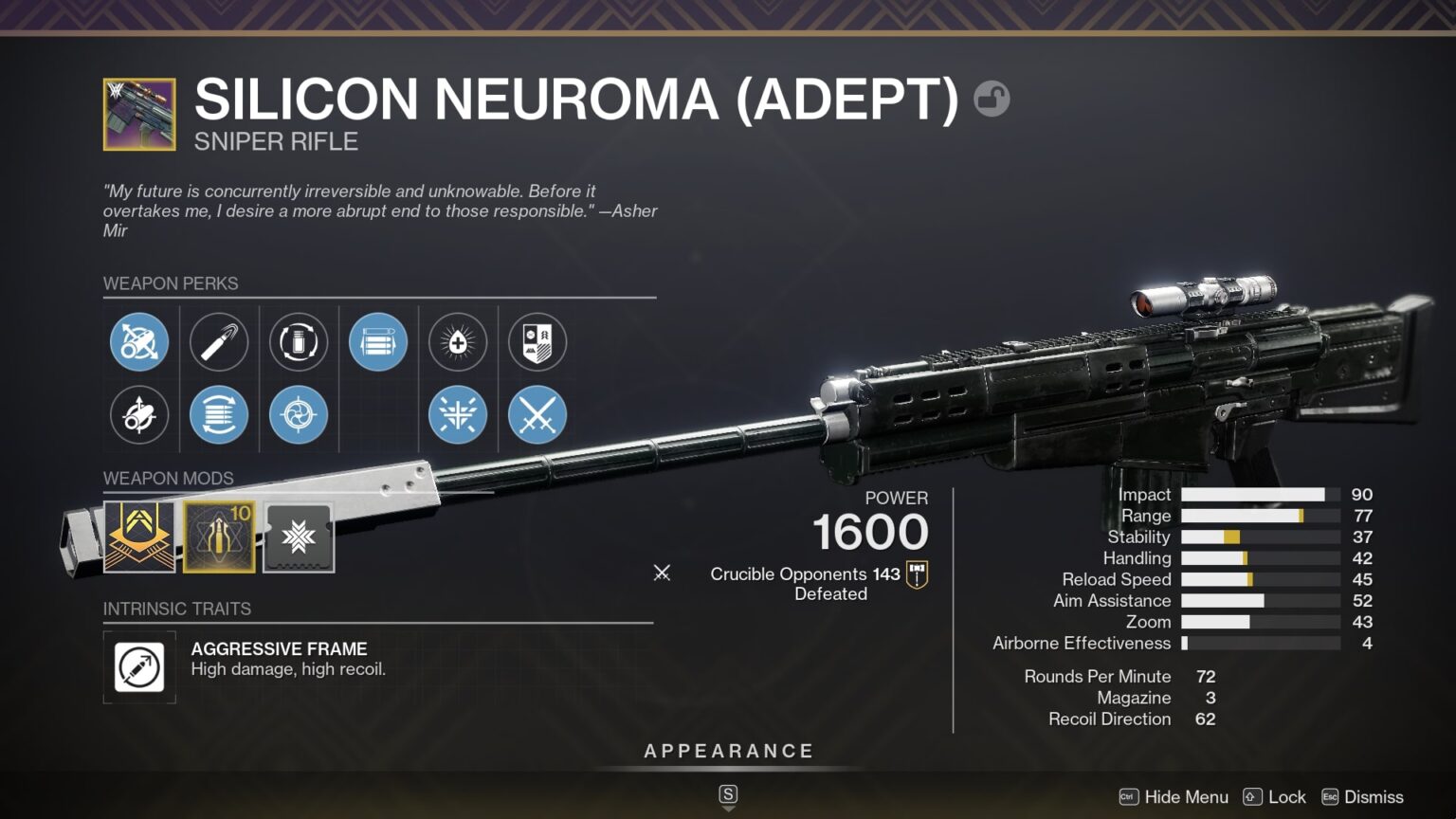1456x819 pixels.
Task: Dismiss the weapon details screen
Action: [1373, 797]
